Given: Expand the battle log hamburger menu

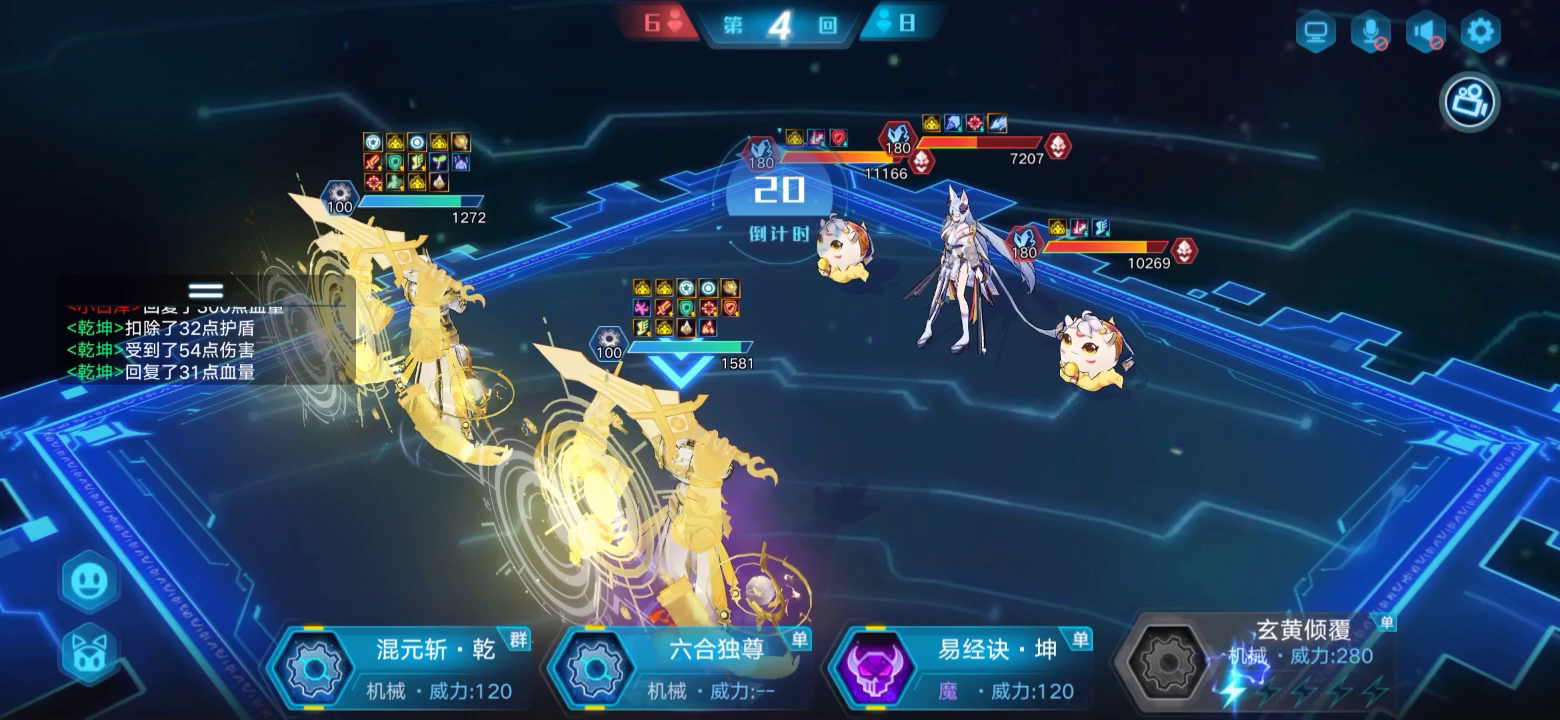Looking at the screenshot, I should point(207,288).
